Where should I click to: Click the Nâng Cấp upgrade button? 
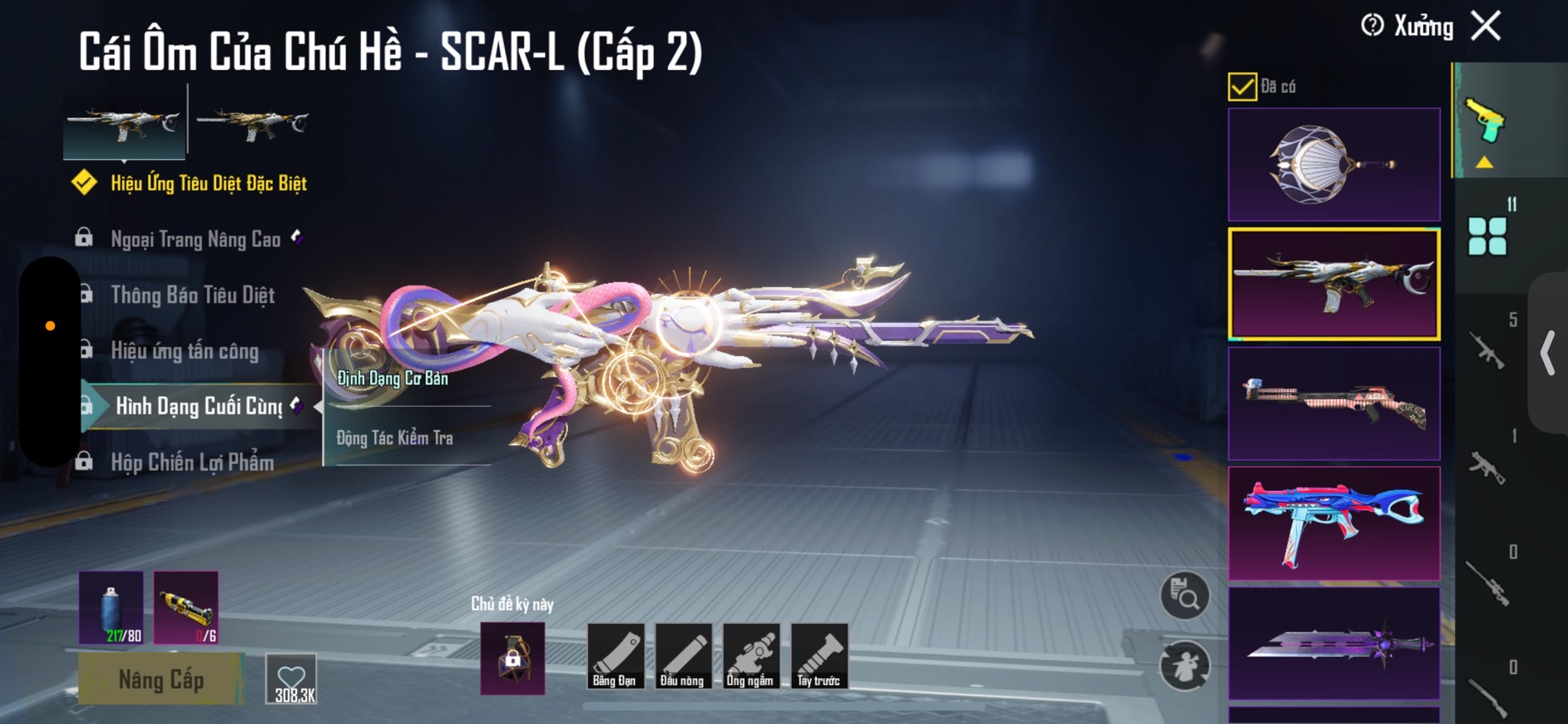pyautogui.click(x=161, y=679)
